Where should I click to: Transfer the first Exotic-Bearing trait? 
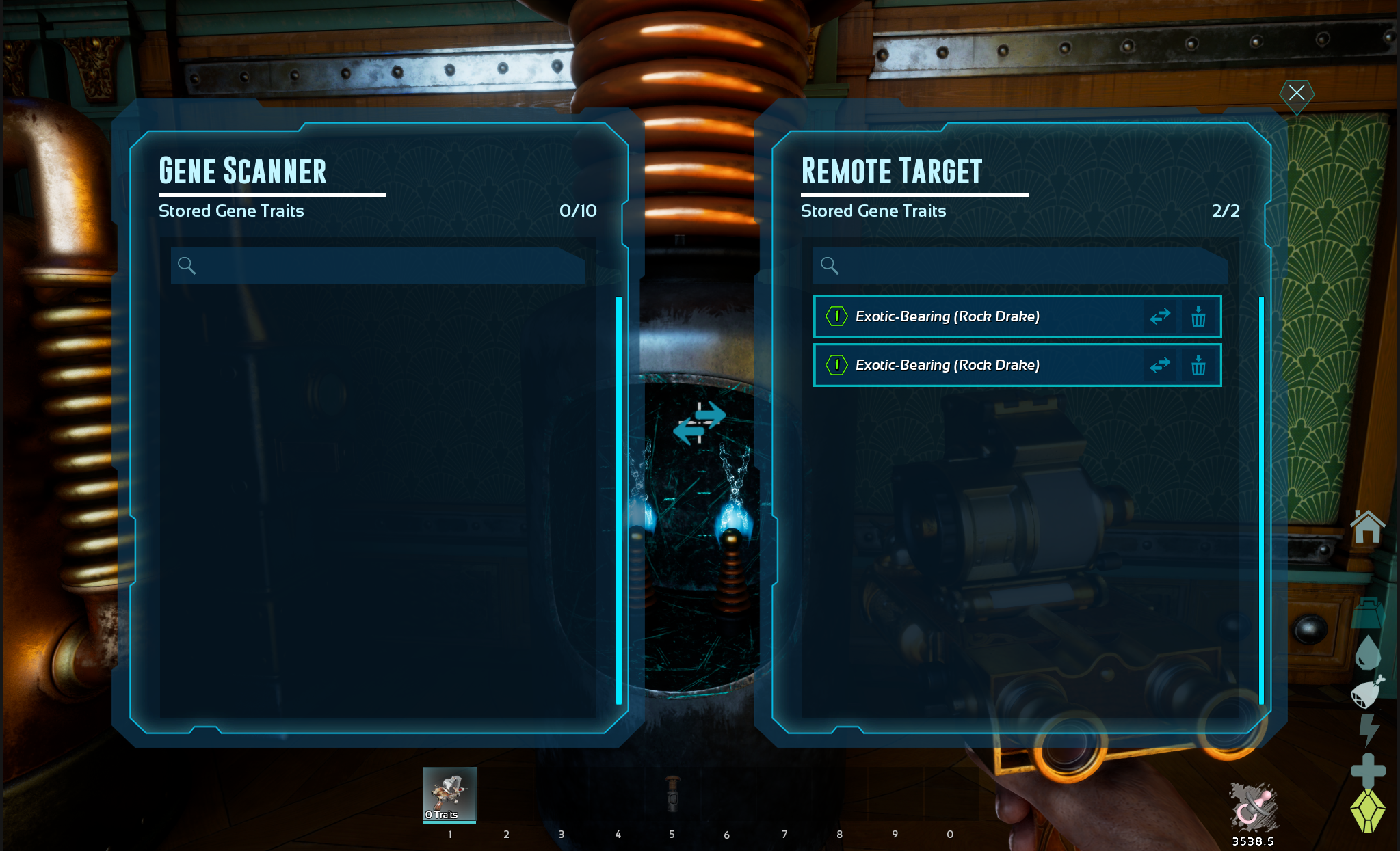(x=1160, y=316)
